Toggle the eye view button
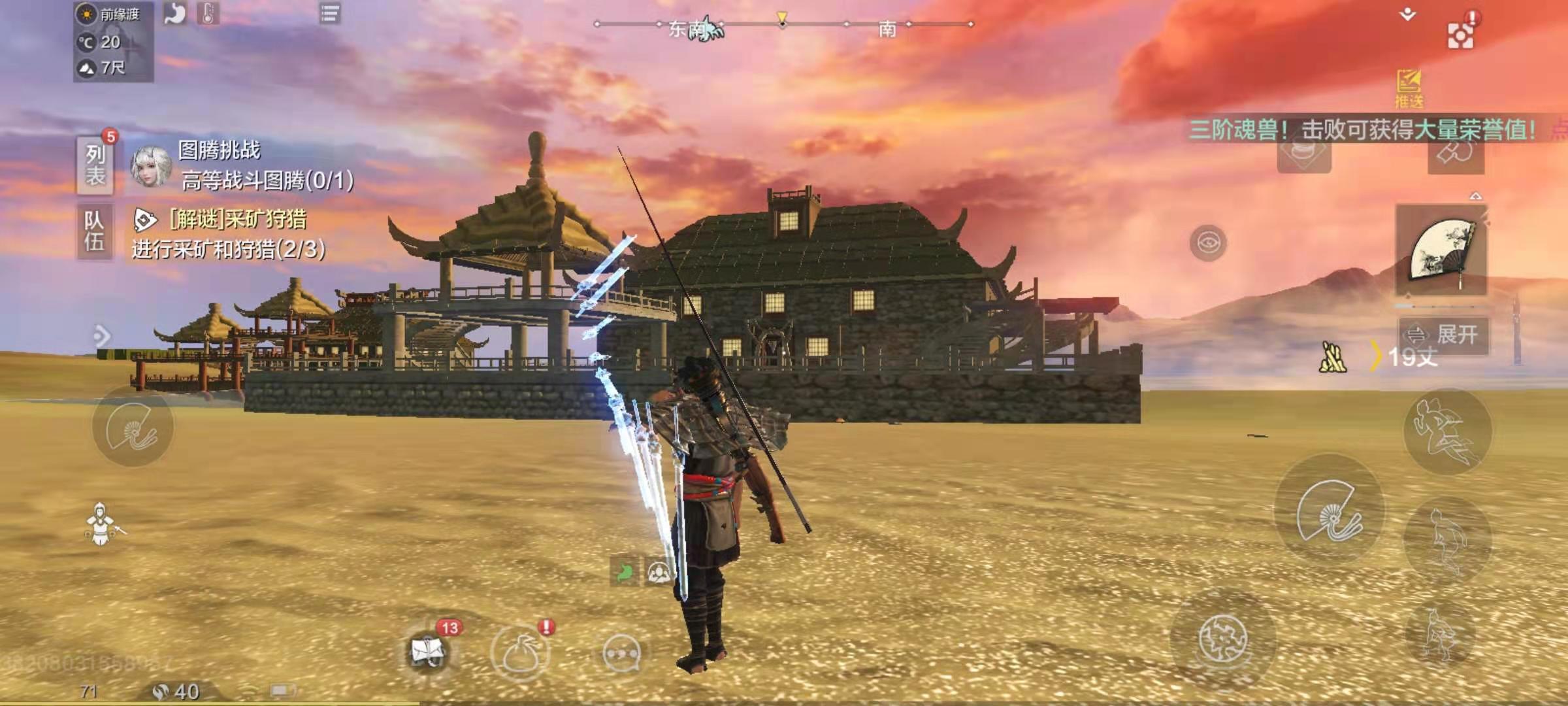This screenshot has height=706, width=1568. coord(1208,243)
